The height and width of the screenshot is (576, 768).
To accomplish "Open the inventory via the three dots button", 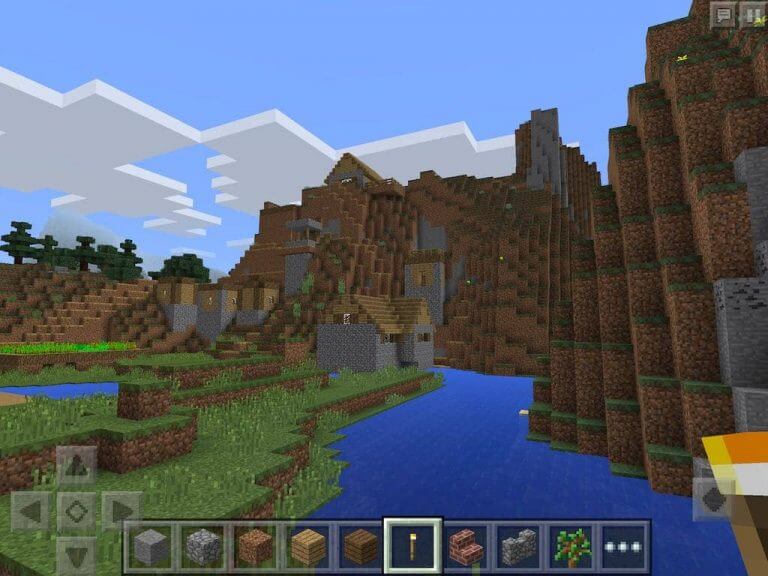I will click(623, 546).
